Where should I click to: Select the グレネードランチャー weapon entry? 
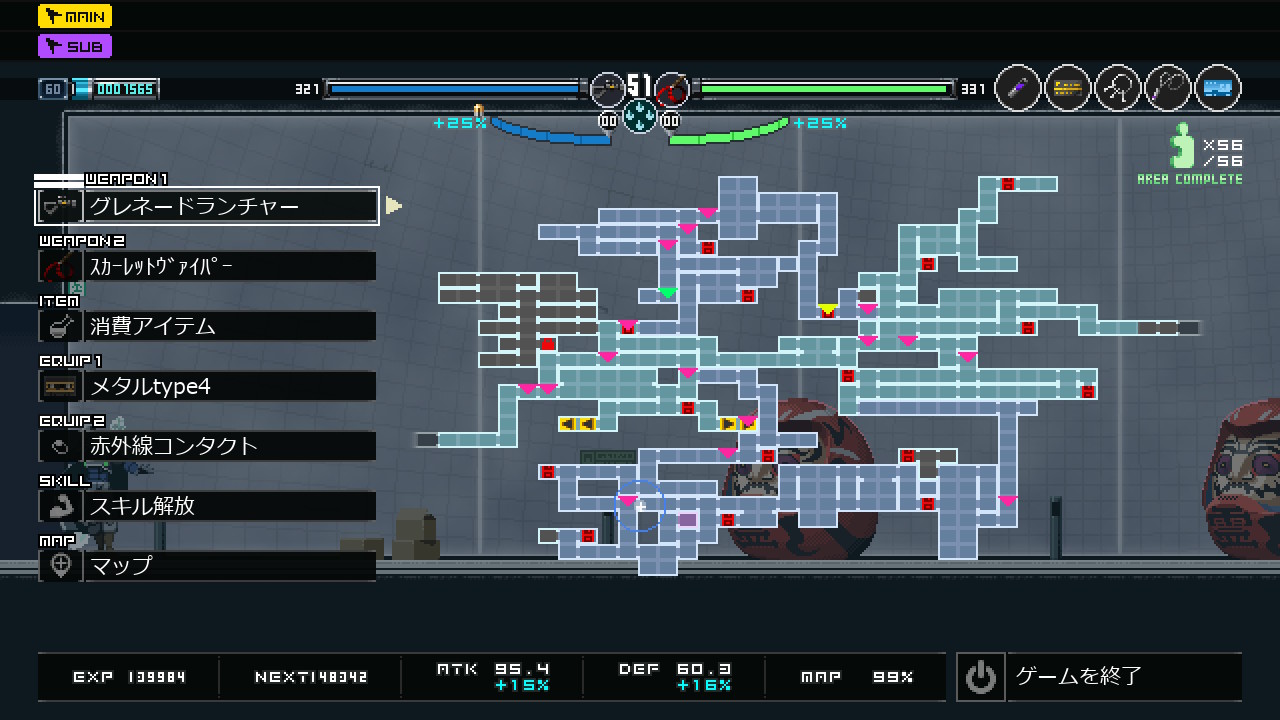[x=207, y=206]
